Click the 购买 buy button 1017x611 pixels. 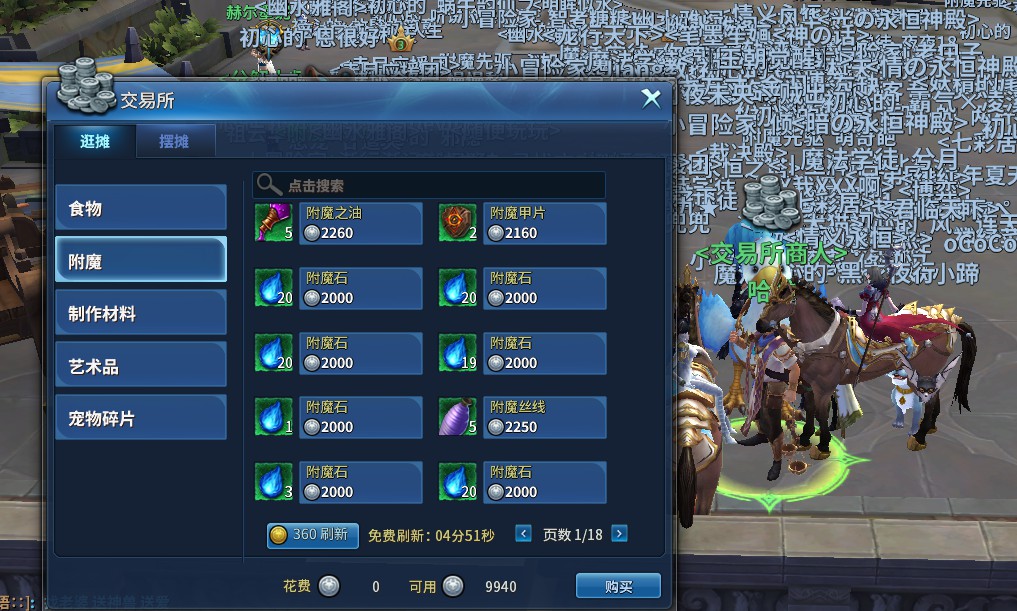(618, 586)
